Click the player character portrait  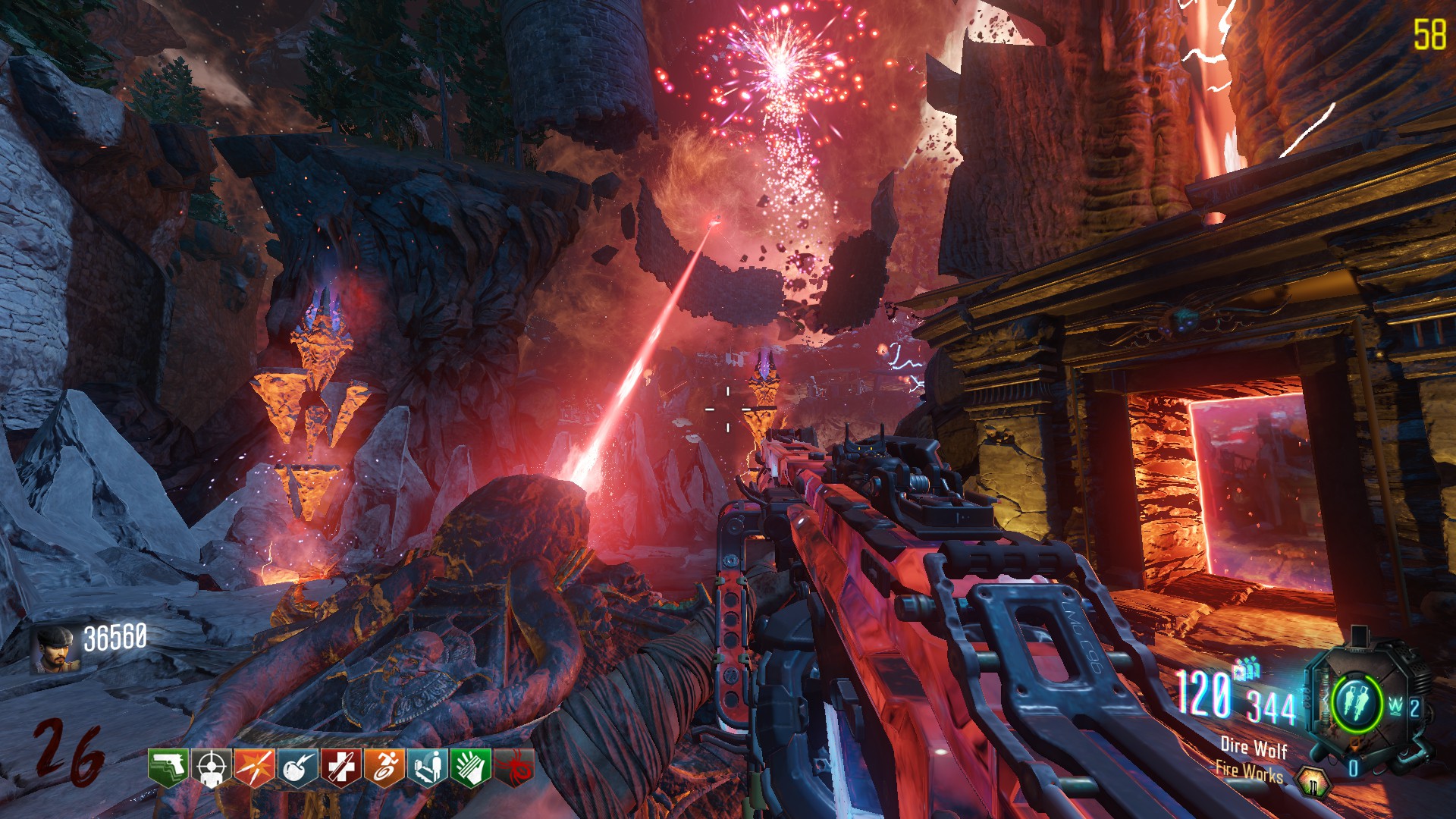[x=55, y=649]
